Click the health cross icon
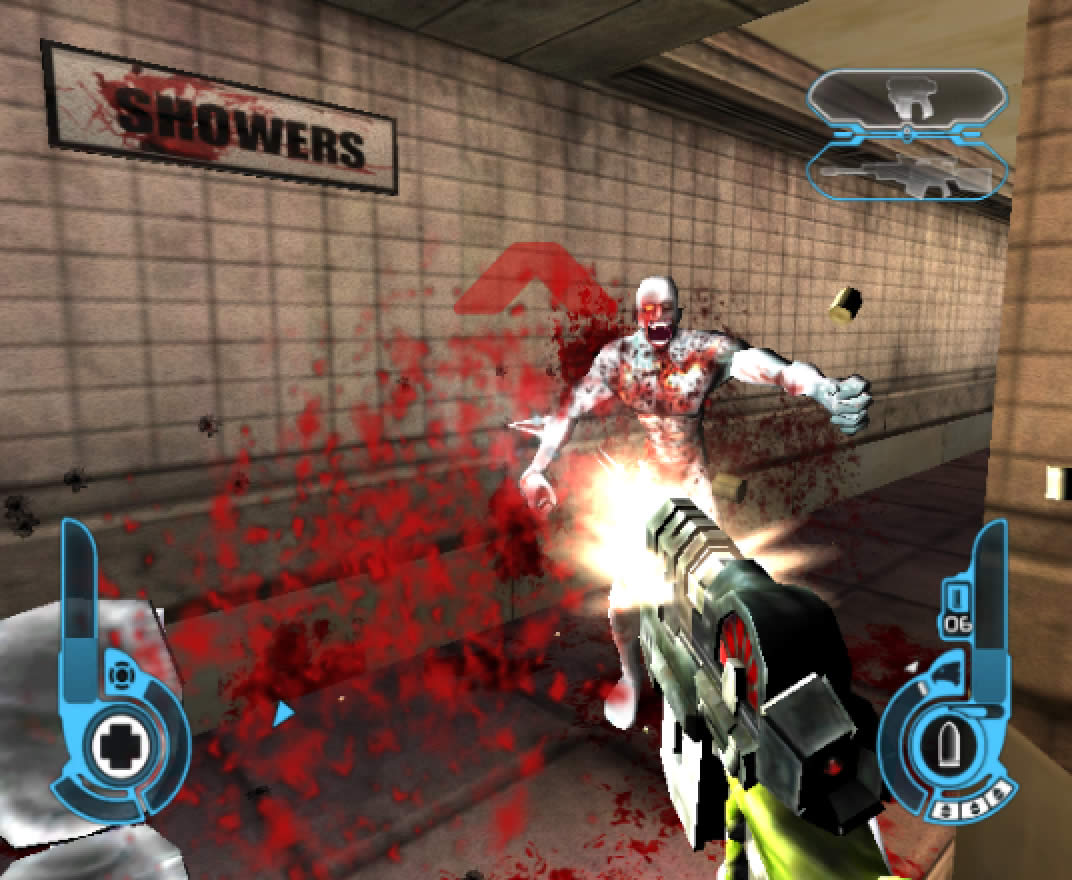 click(x=120, y=745)
